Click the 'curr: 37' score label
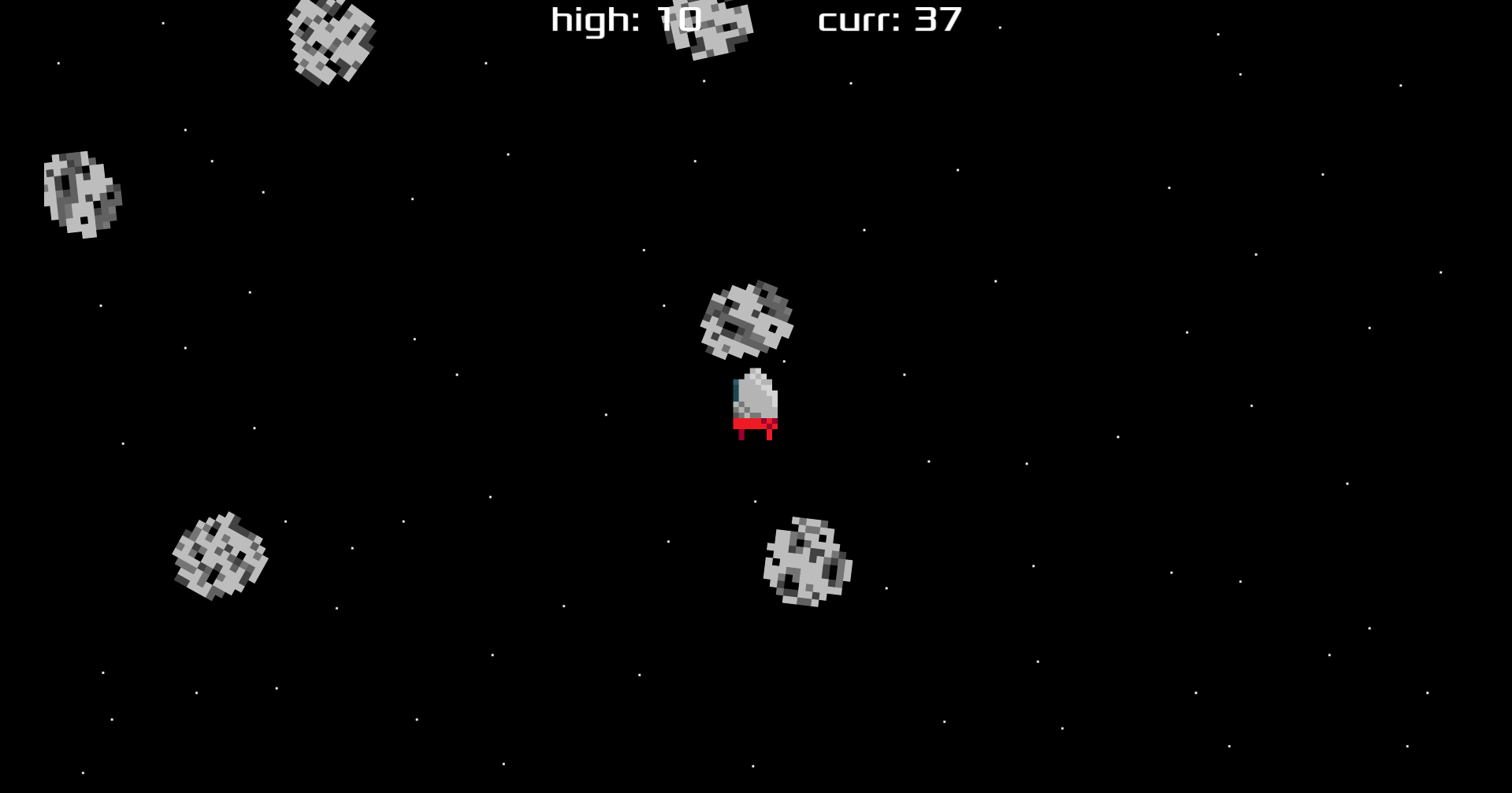Screen dimensions: 1512x793 point(888,20)
